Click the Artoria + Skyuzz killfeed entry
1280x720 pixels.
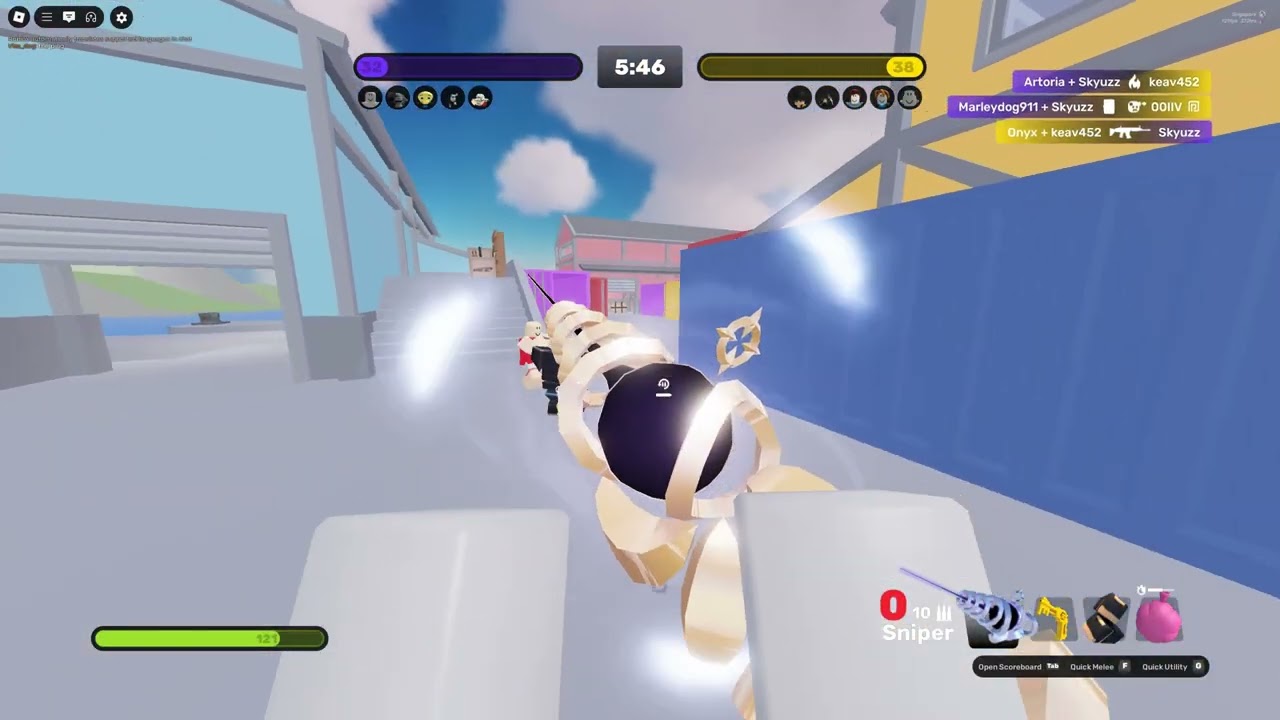(1111, 82)
